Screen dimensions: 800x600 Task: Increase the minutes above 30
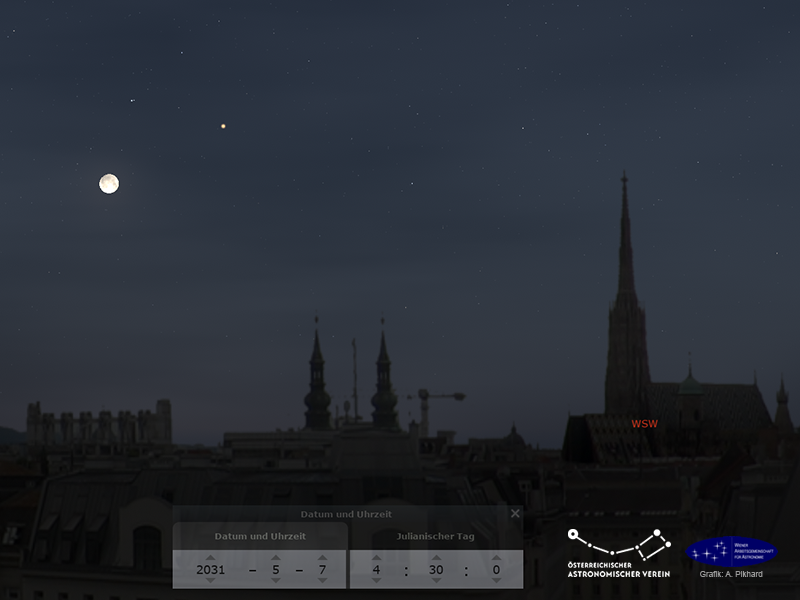436,558
